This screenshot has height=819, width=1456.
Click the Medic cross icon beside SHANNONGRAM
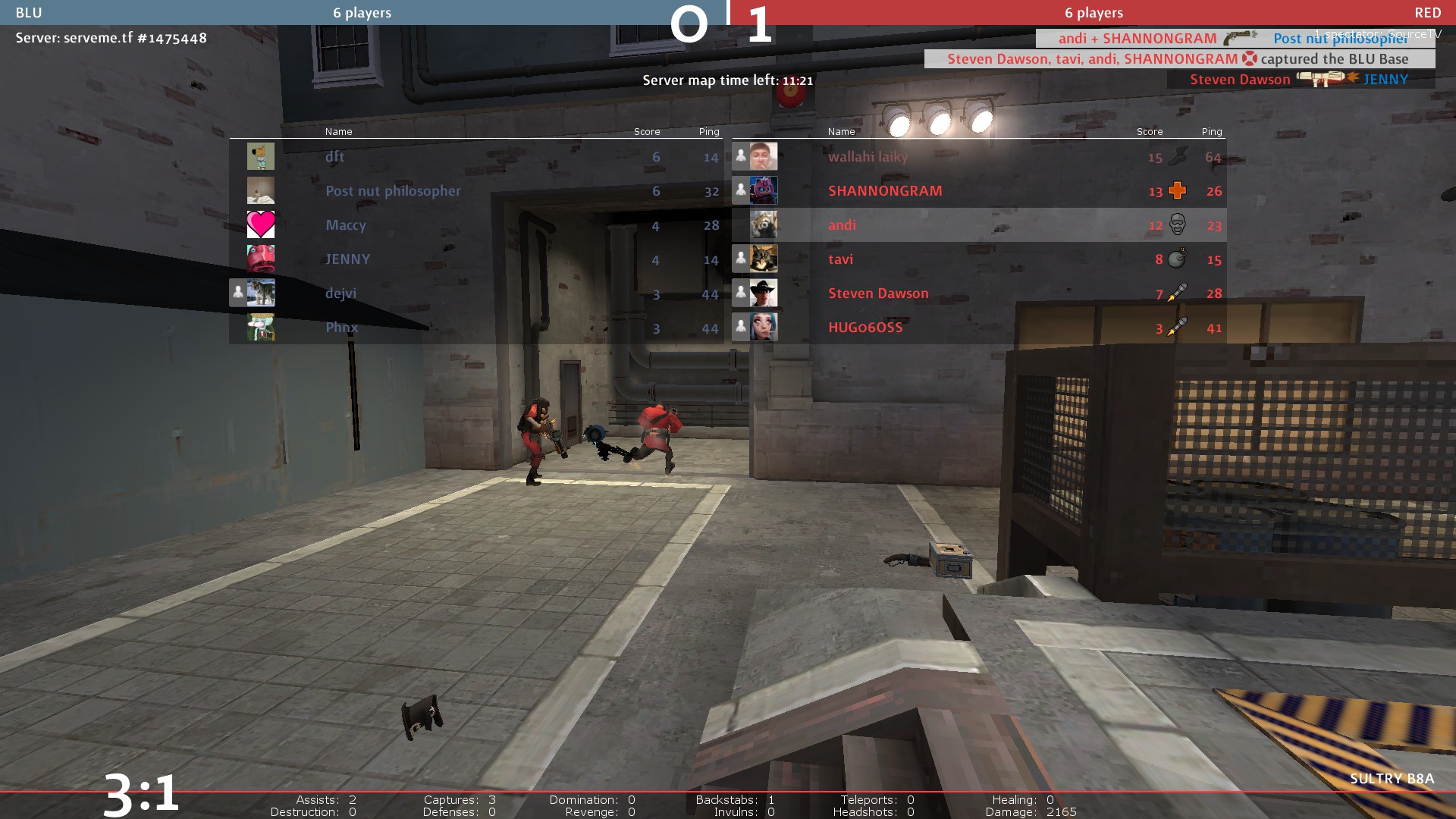click(1177, 190)
